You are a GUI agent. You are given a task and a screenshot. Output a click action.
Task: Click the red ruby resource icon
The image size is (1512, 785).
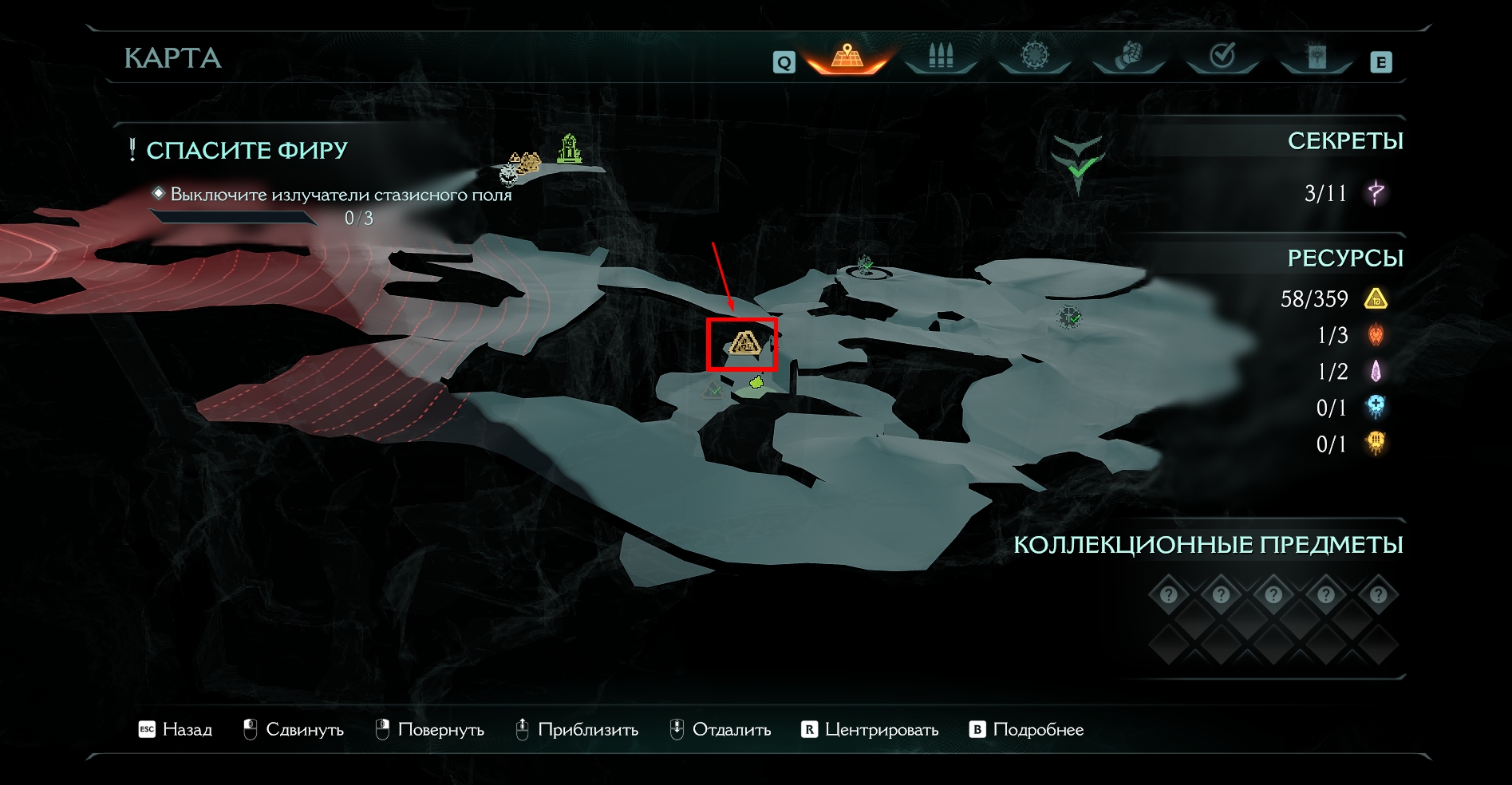[x=1376, y=335]
